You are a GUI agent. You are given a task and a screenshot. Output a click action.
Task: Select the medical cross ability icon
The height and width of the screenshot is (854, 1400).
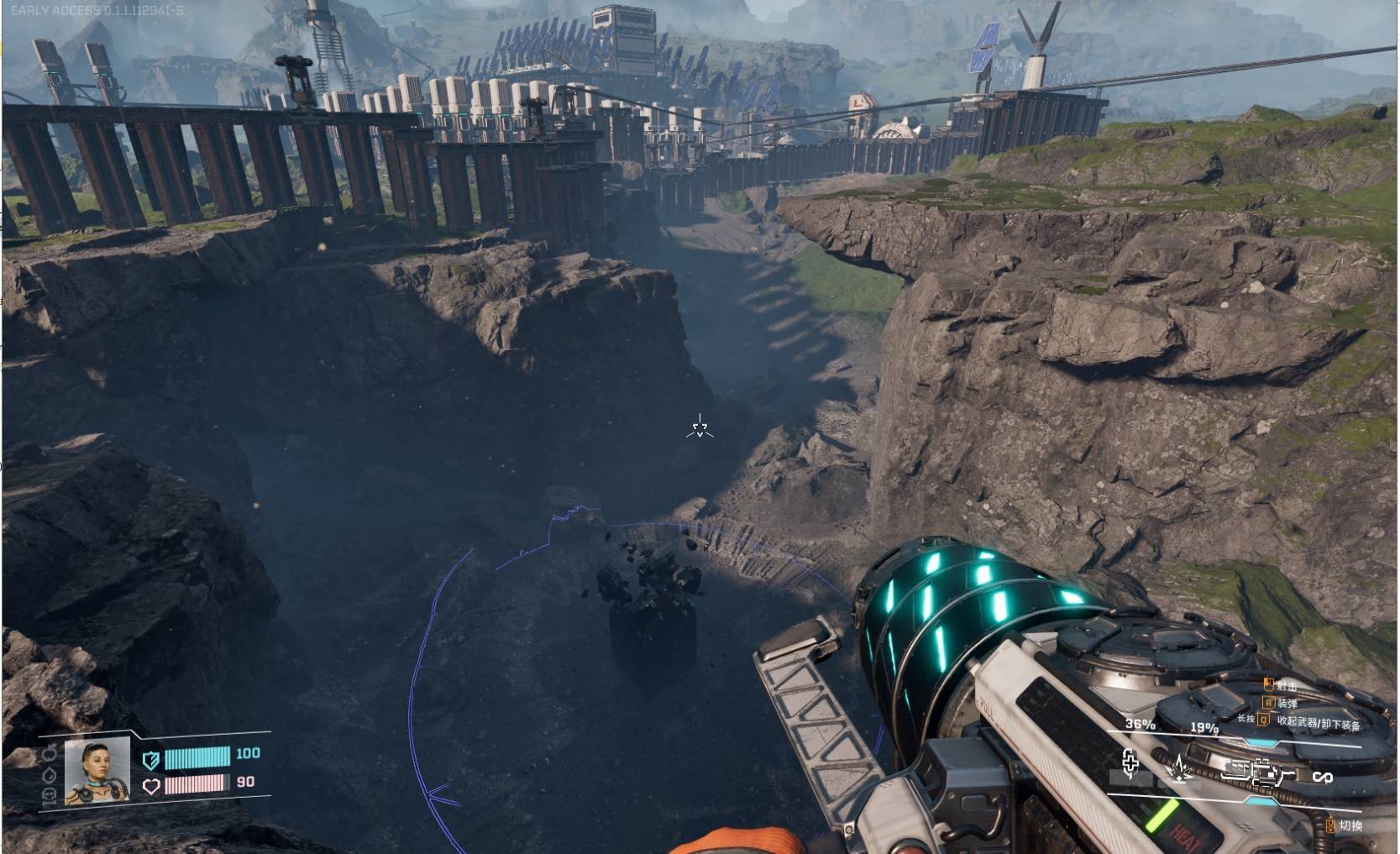pyautogui.click(x=1130, y=763)
